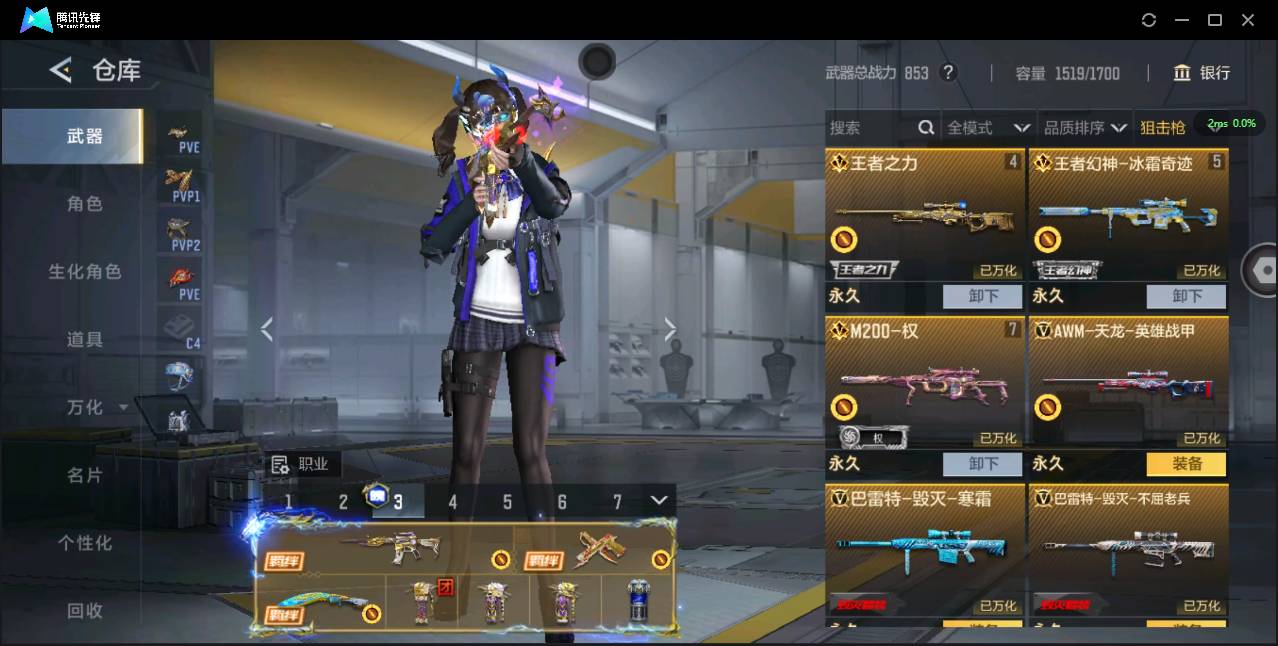
Task: Switch to the 角色 category
Action: [85, 204]
